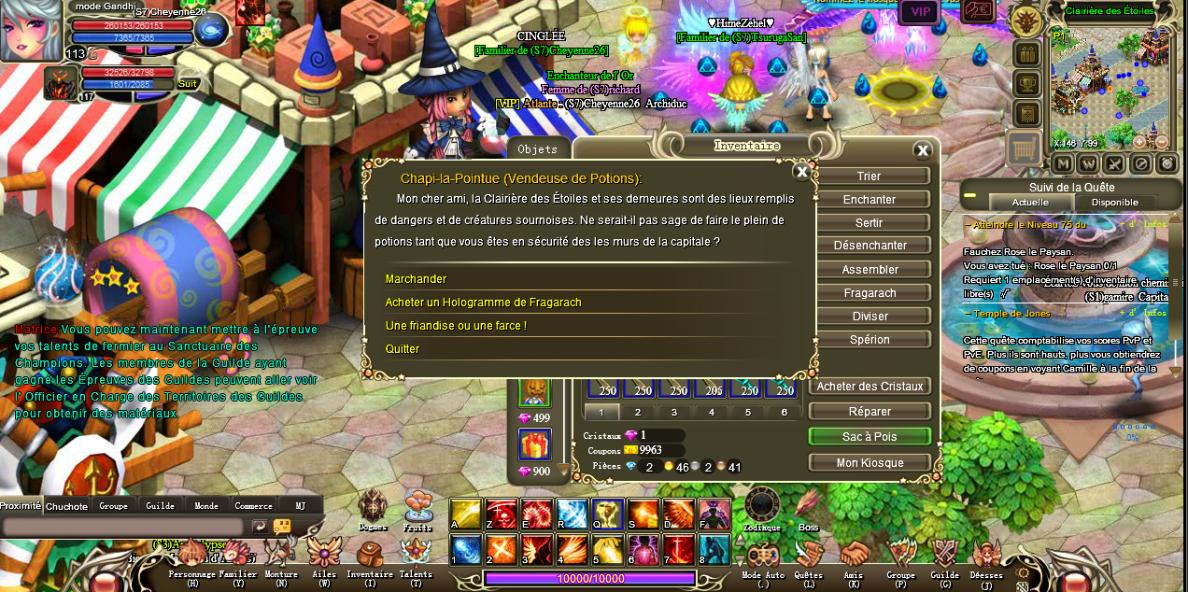The width and height of the screenshot is (1188, 592).
Task: Close the Chapi-la-Pointue dialogue window
Action: click(801, 172)
